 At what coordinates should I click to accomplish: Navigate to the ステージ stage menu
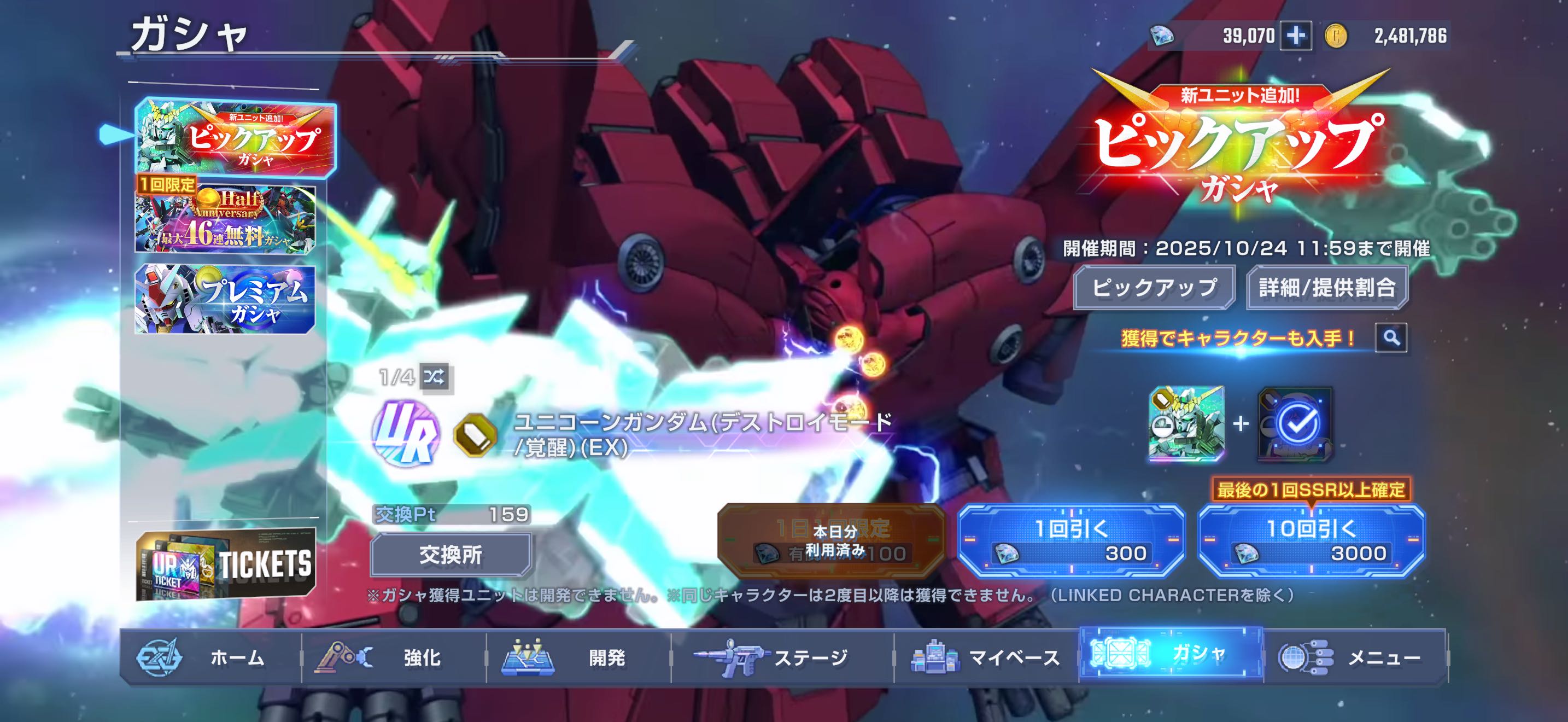782,657
